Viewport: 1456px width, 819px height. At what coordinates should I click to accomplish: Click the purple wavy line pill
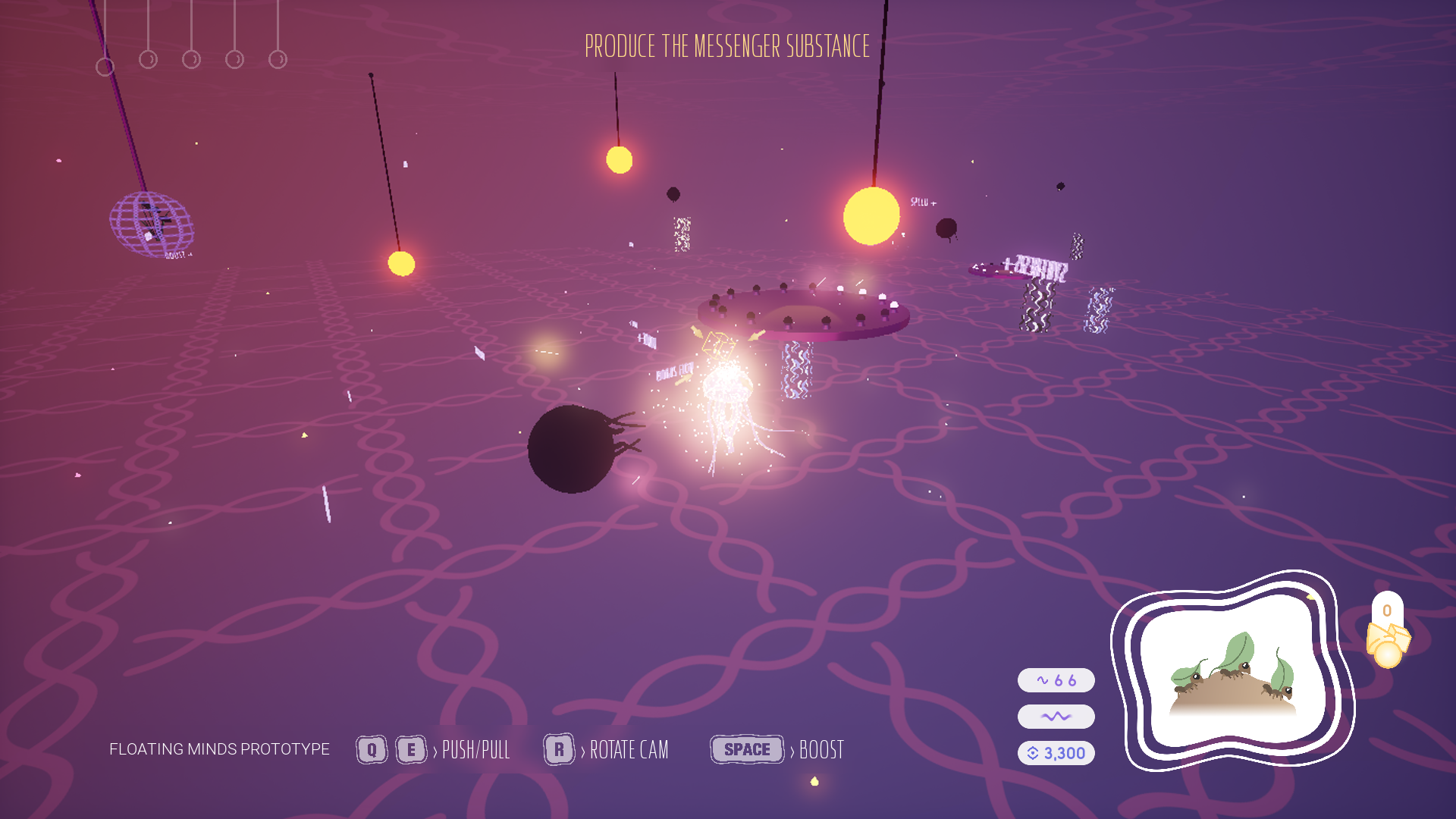[x=1056, y=717]
